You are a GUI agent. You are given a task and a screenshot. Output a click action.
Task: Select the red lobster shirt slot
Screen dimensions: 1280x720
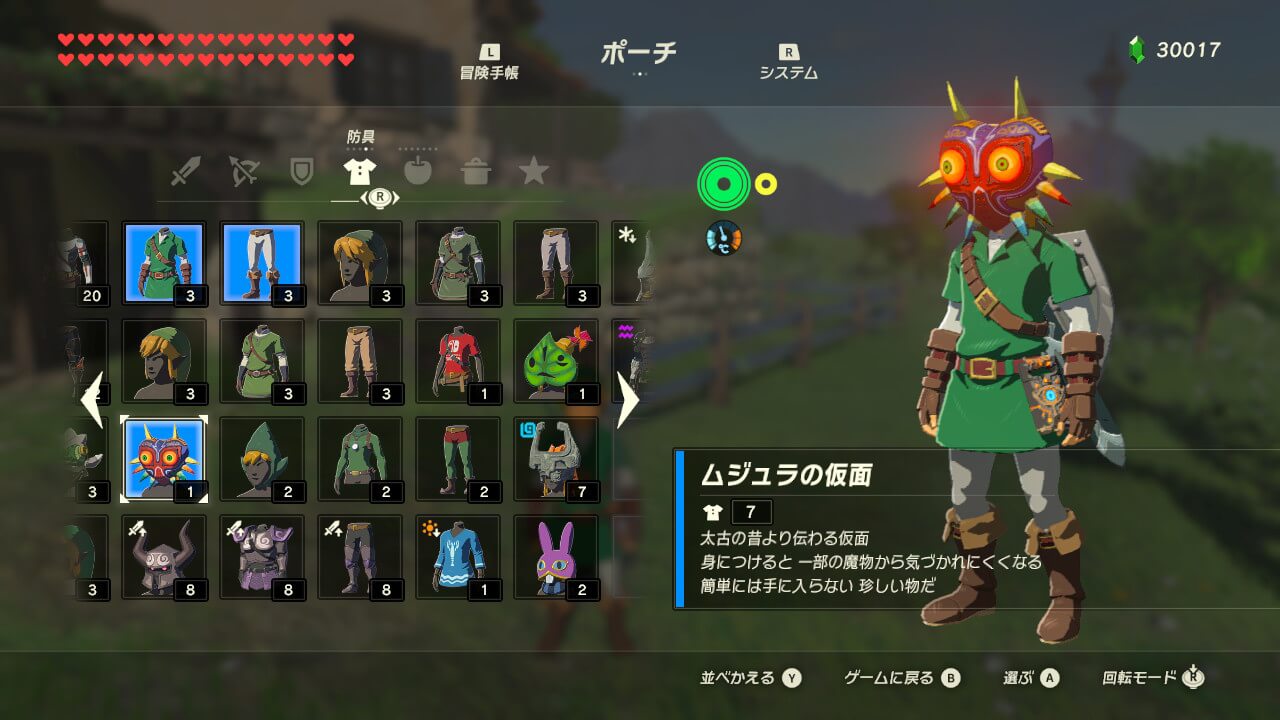(458, 361)
